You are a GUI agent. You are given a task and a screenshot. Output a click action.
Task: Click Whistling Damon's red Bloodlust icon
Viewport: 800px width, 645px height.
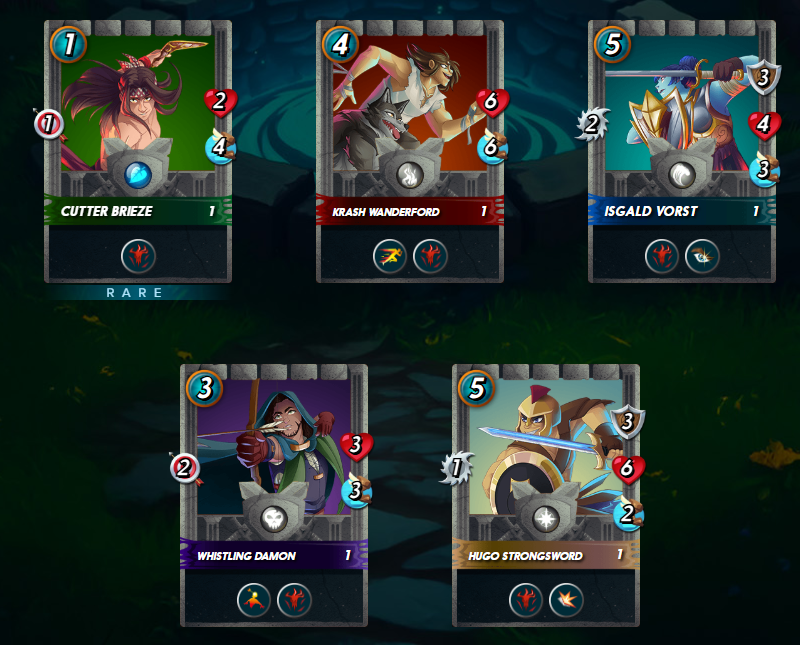click(294, 600)
